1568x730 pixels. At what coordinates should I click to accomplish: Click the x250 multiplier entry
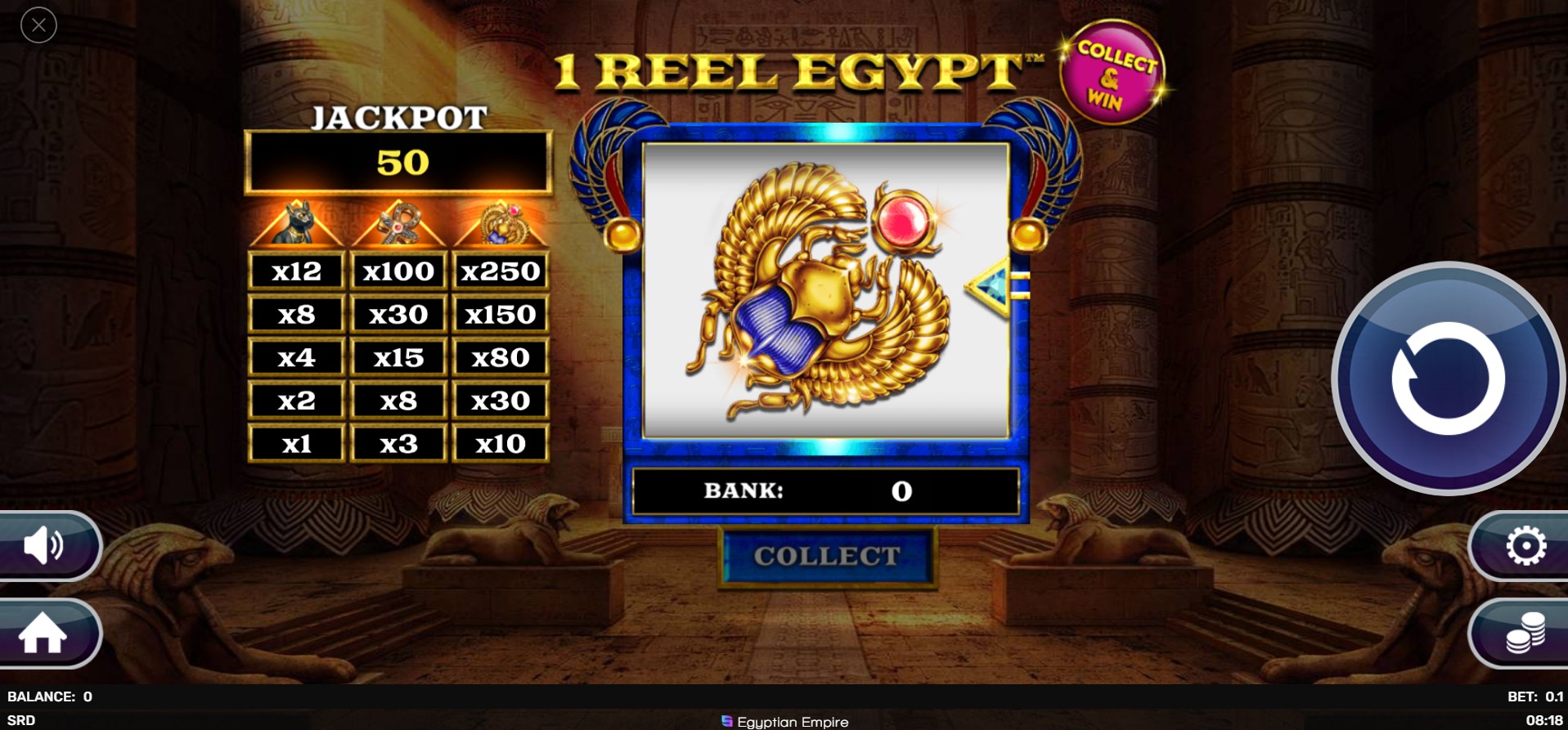(x=501, y=271)
